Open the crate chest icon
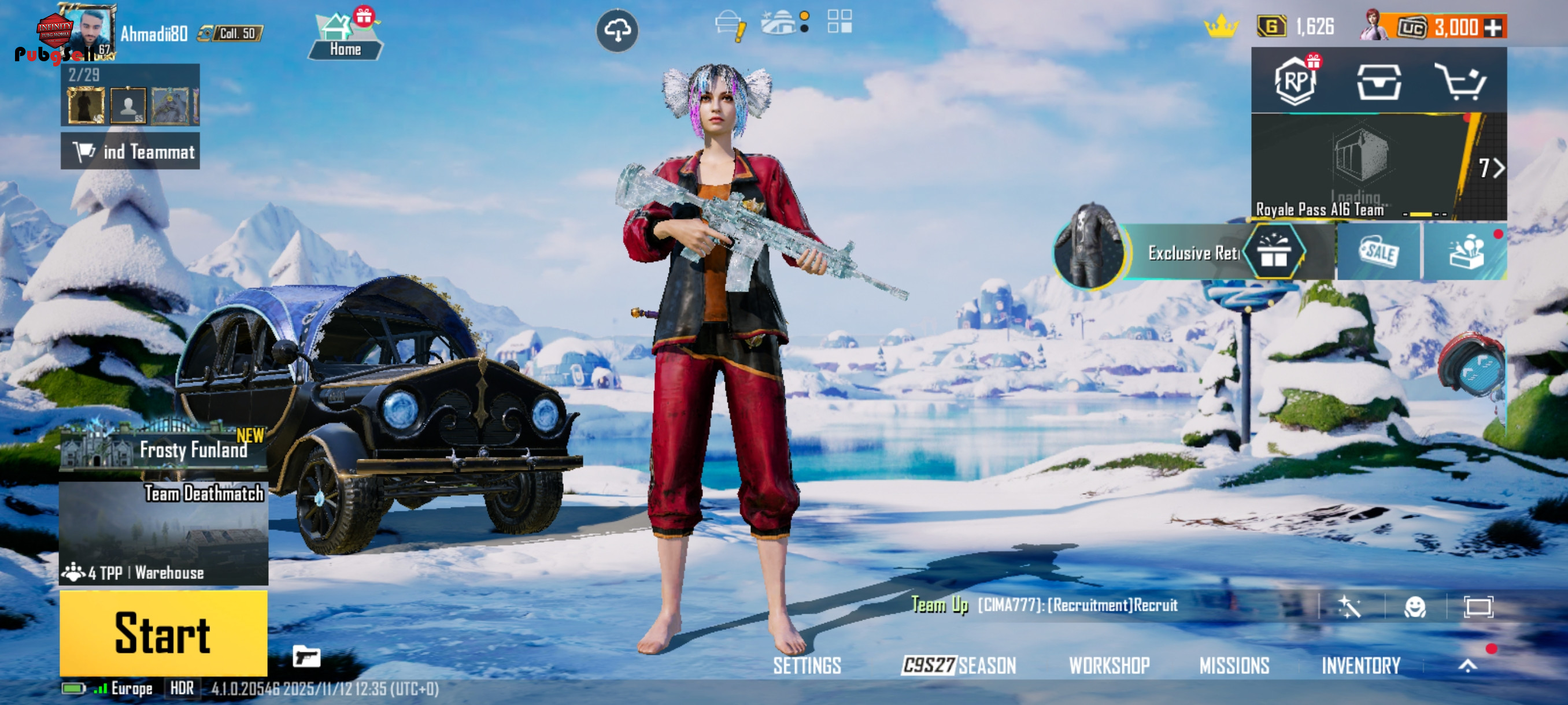The width and height of the screenshot is (1568, 705). click(x=1379, y=81)
